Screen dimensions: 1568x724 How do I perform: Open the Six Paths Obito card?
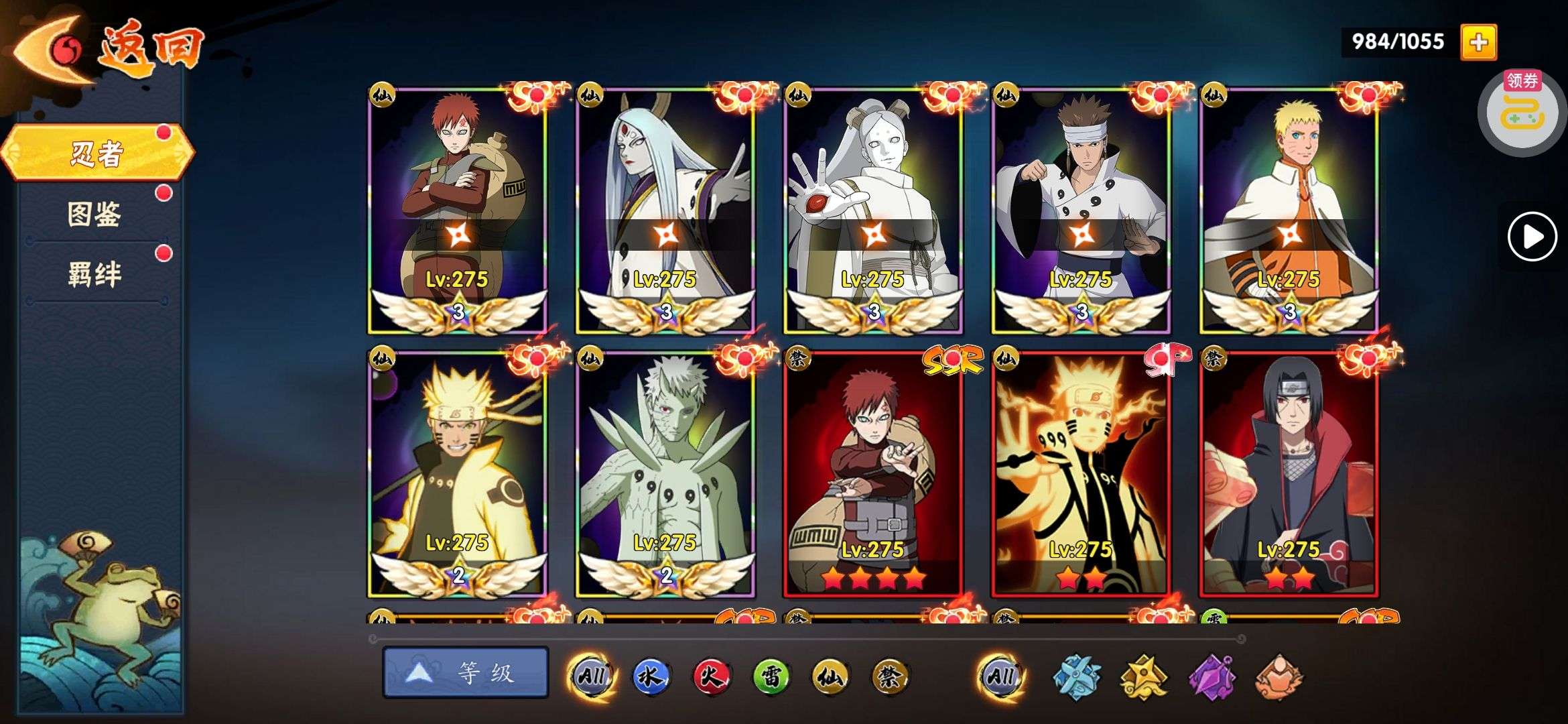tap(665, 473)
